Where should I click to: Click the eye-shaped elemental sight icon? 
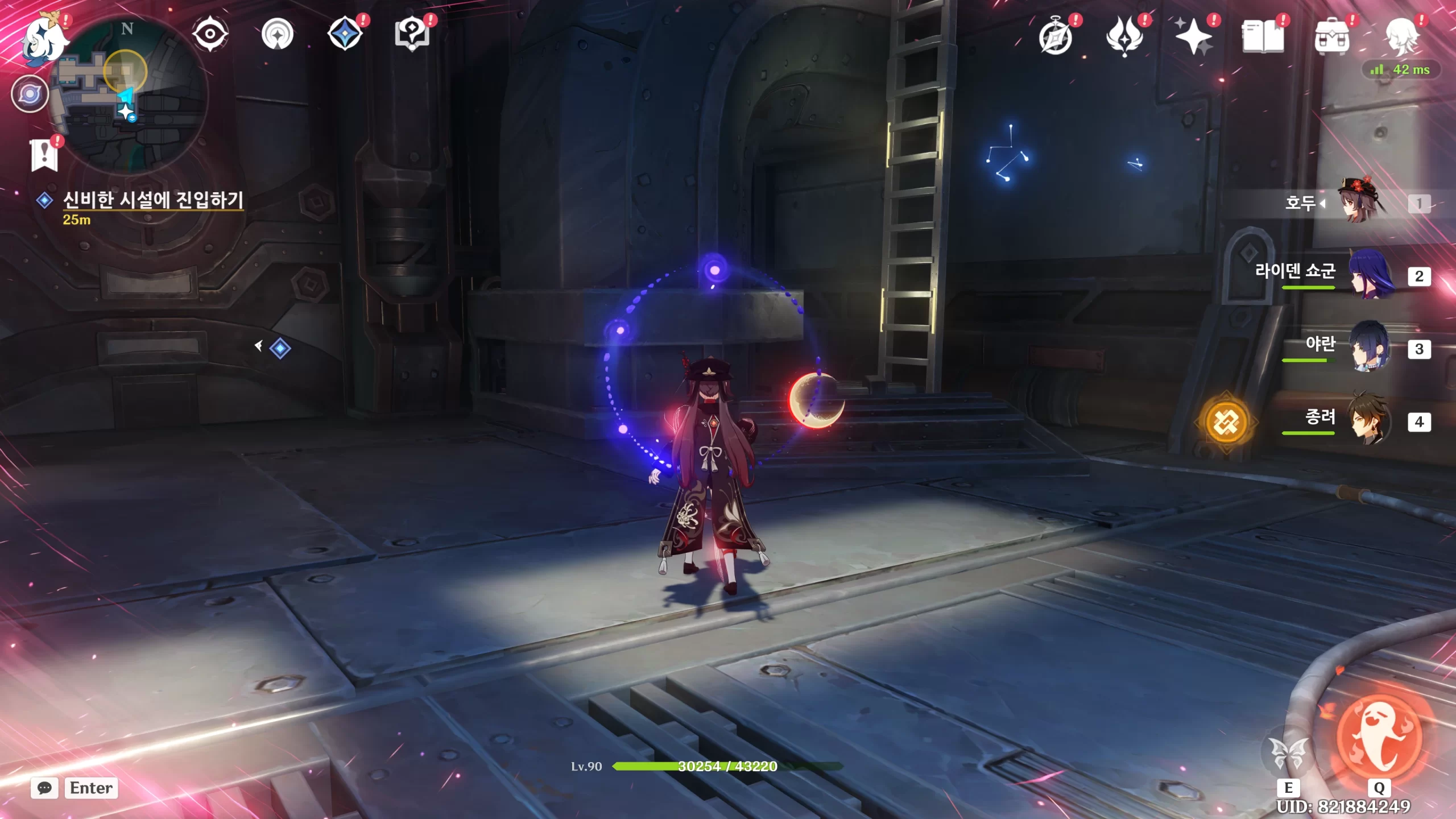point(210,34)
